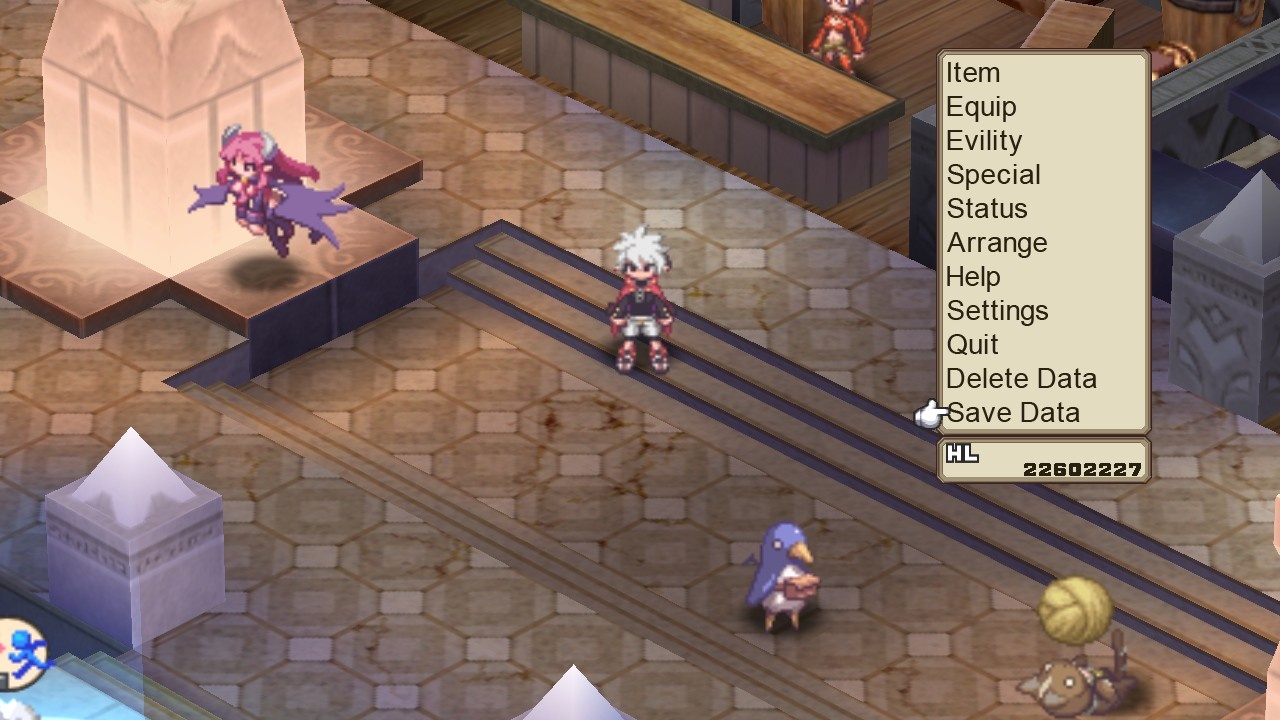Click the blue running figure minimap icon
Viewport: 1280px width, 720px height.
click(x=28, y=655)
